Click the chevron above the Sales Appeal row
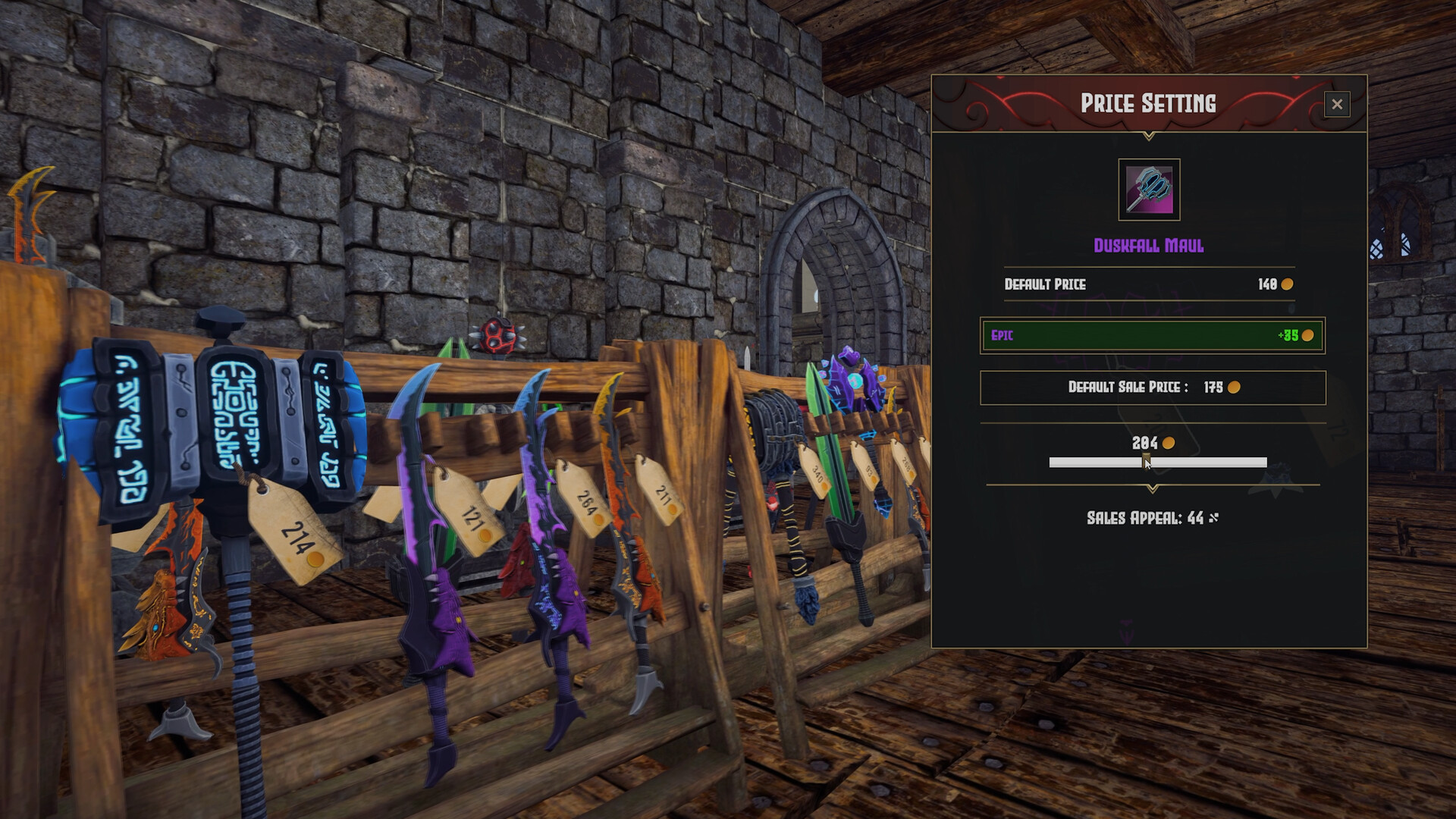The height and width of the screenshot is (819, 1456). pyautogui.click(x=1152, y=488)
